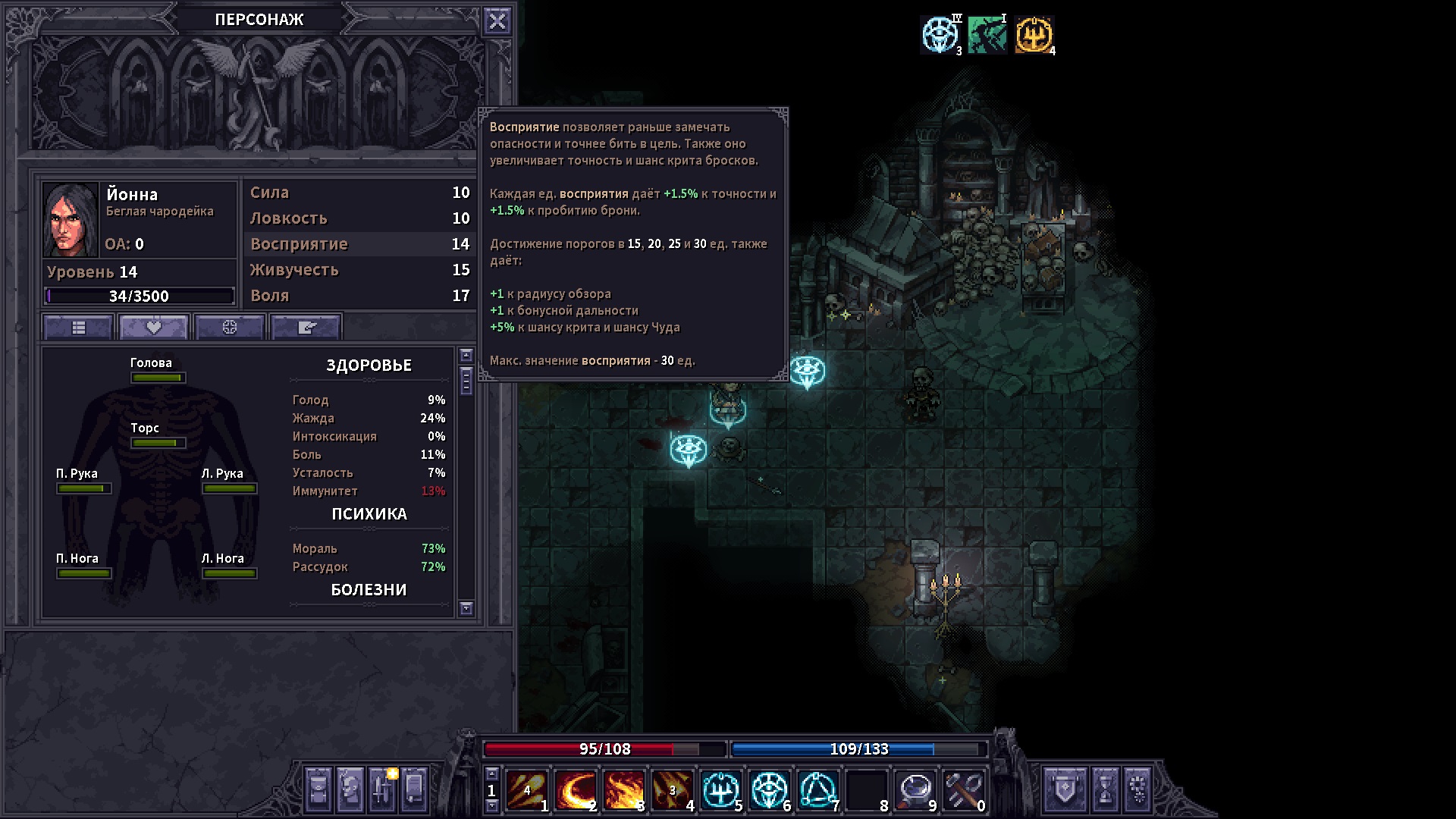
Task: Cast the eye sigil spell in slot 6
Action: [769, 790]
